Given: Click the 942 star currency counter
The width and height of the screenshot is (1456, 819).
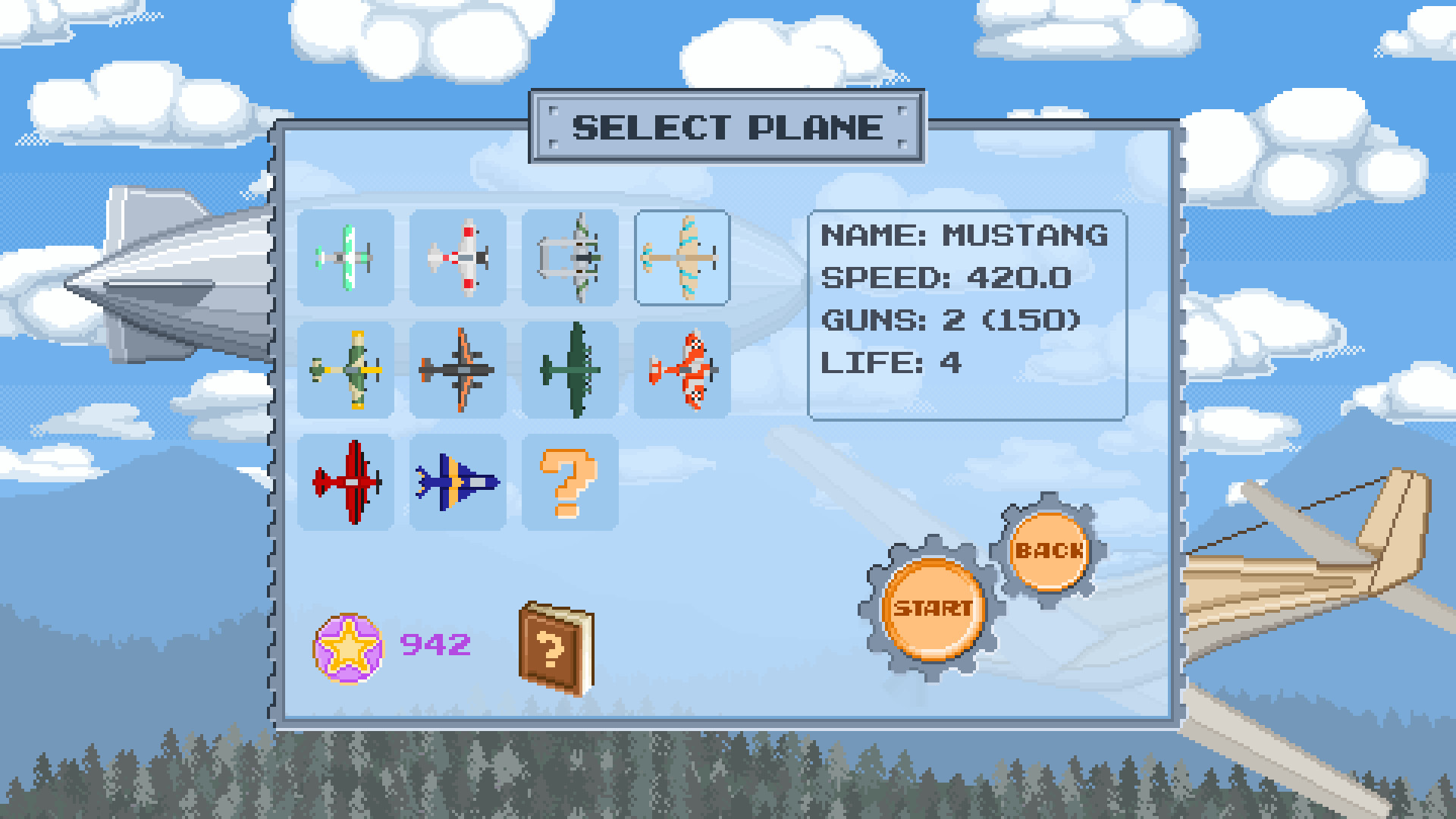Looking at the screenshot, I should click(x=435, y=646).
